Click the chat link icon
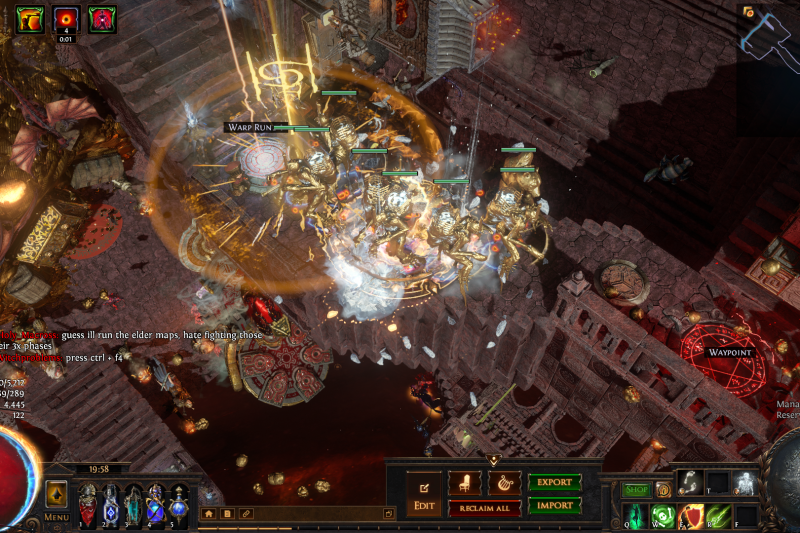This screenshot has width=800, height=533. 245,513
